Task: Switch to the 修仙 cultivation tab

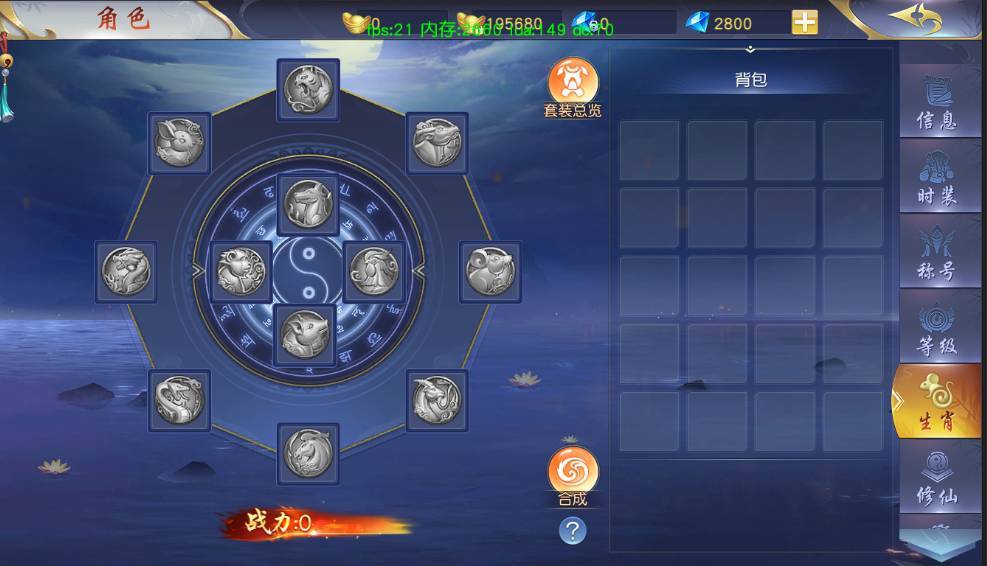Action: point(937,478)
